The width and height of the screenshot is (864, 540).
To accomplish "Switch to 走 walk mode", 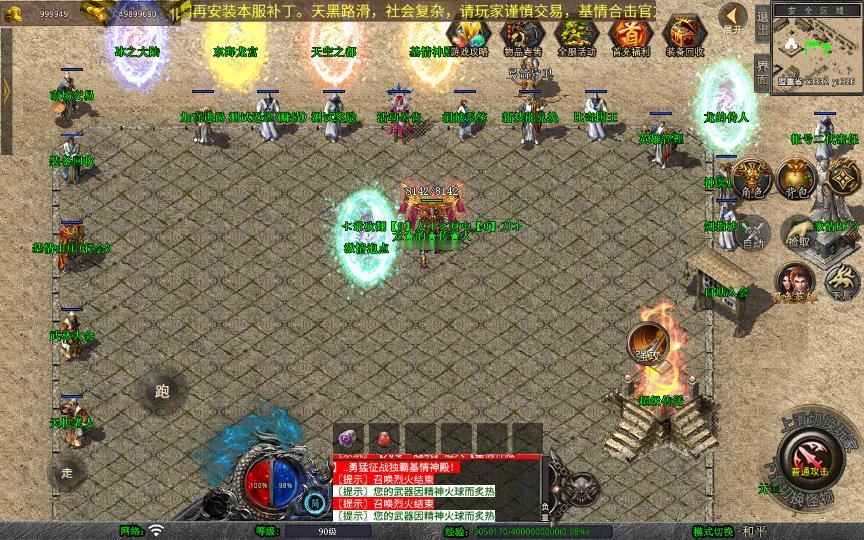I will [67, 471].
